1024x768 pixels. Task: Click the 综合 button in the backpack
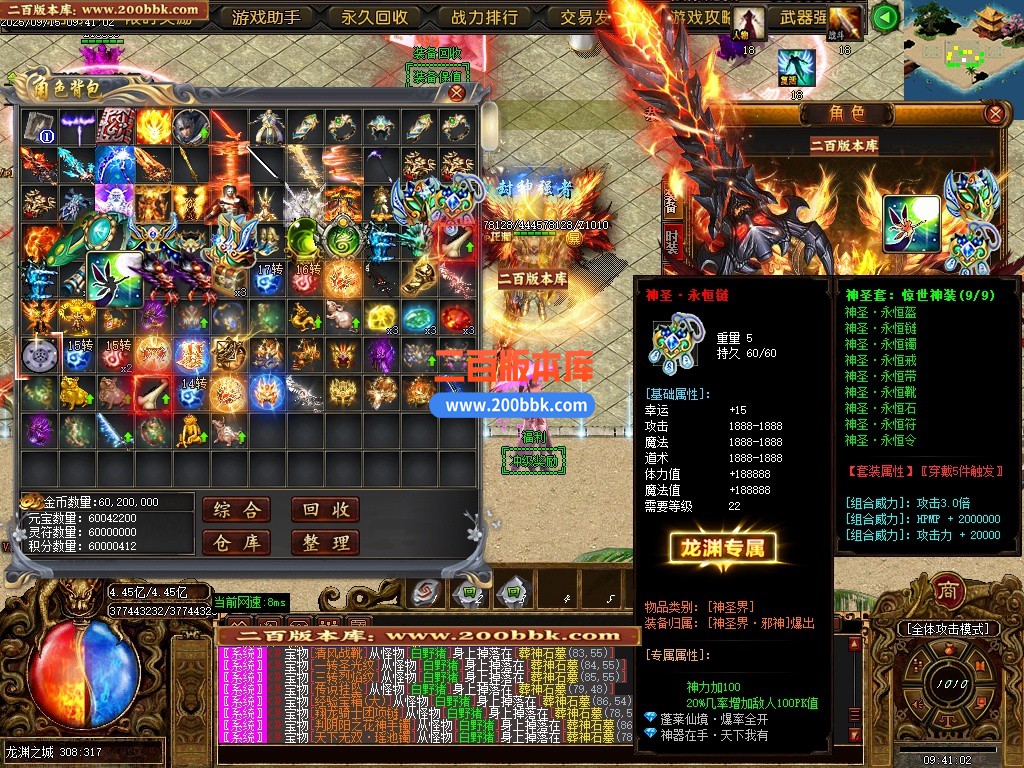click(x=236, y=510)
